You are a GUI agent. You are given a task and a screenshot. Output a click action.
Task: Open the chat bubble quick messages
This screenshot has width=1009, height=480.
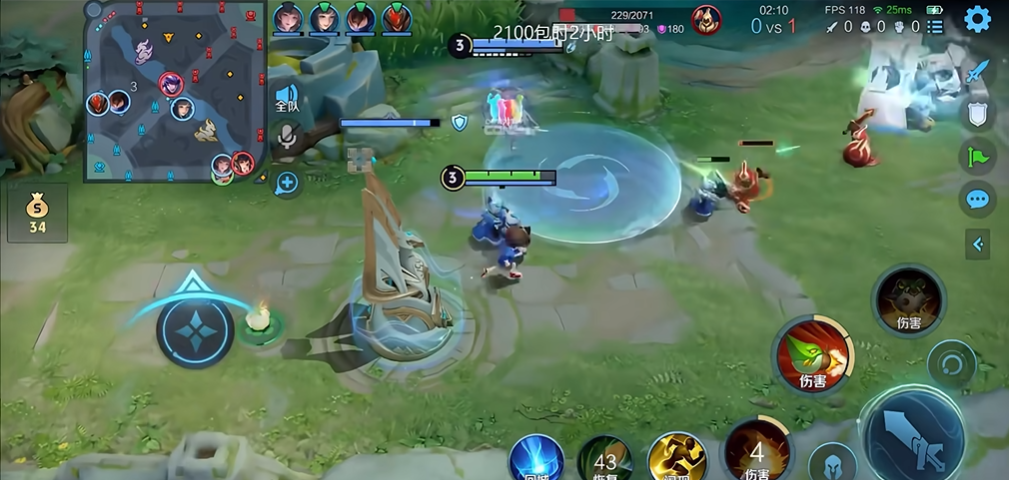[977, 198]
